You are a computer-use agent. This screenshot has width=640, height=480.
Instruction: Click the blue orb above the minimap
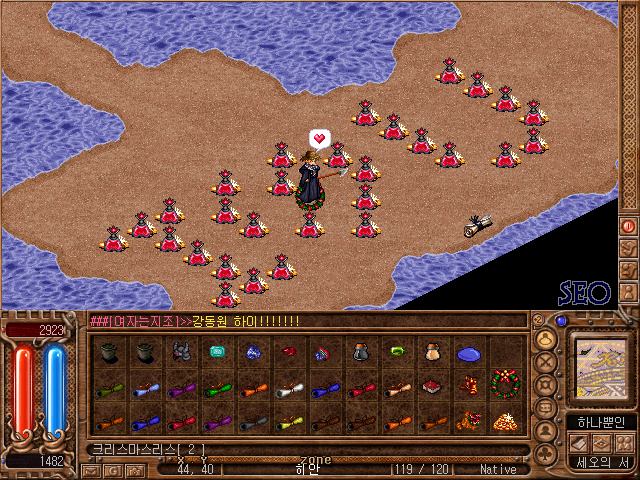(561, 322)
